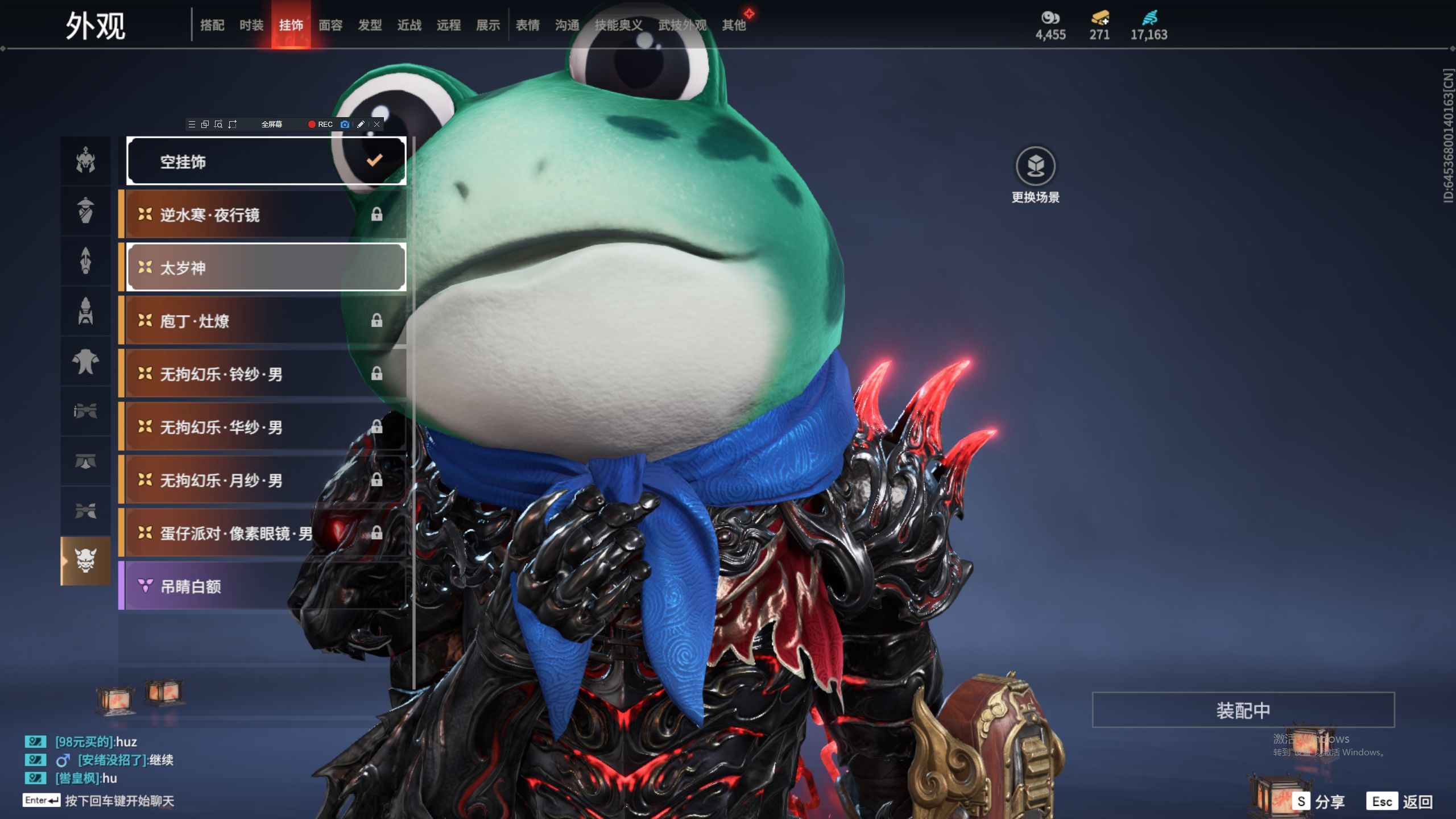The width and height of the screenshot is (1456, 819).
Task: Choose the purple 吊睛白额 accessory
Action: (x=265, y=586)
